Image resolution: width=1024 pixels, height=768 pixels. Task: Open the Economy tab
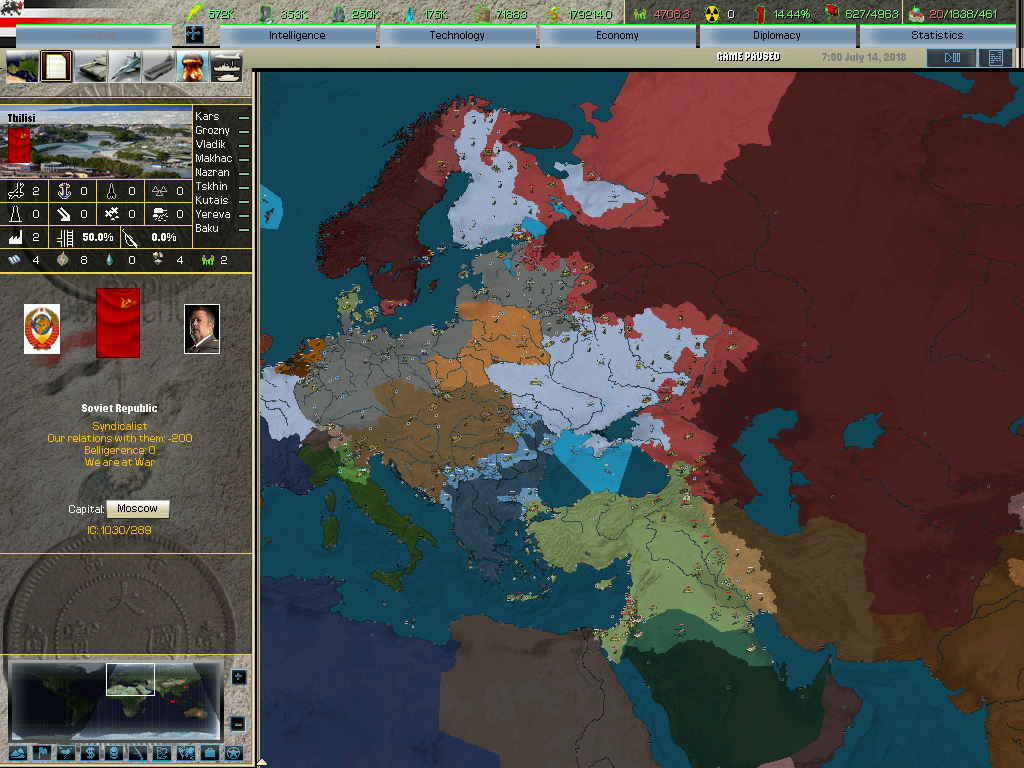point(617,35)
